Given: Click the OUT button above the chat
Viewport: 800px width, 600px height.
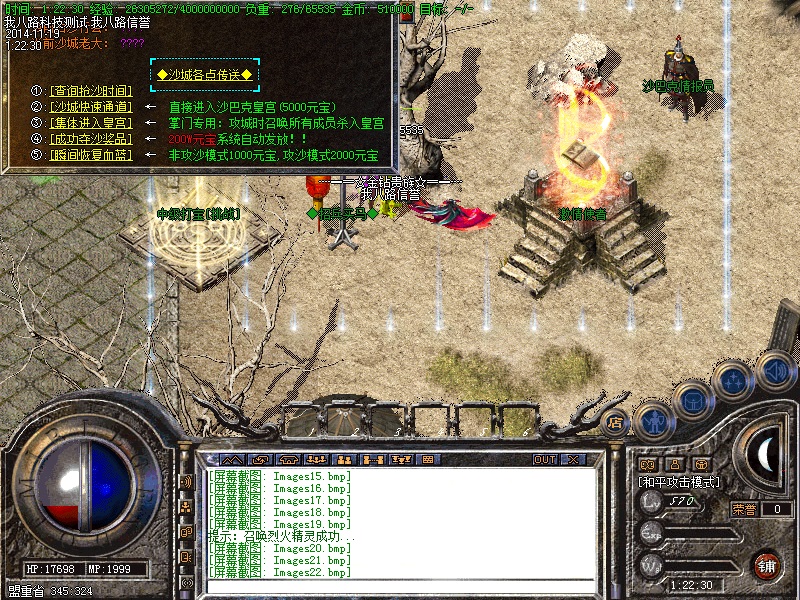Looking at the screenshot, I should 545,460.
